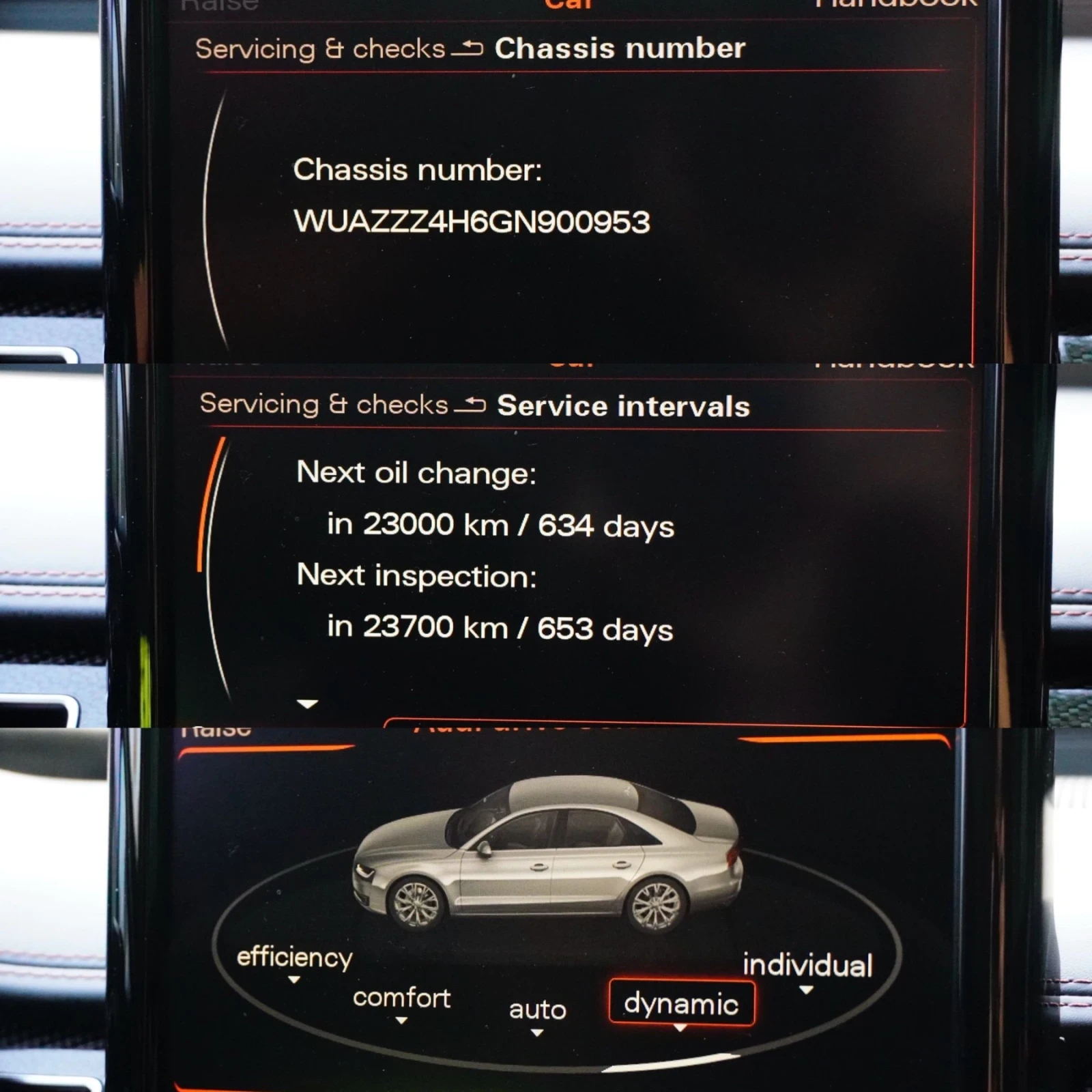The height and width of the screenshot is (1092, 1092).
Task: Choose the comfort drive mode
Action: [401, 999]
